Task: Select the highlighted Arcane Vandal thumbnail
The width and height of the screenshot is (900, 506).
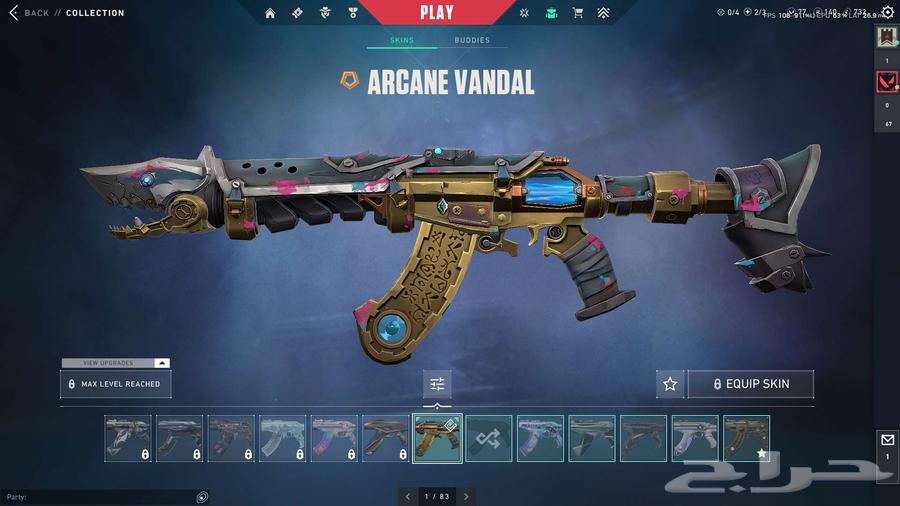Action: click(x=437, y=438)
